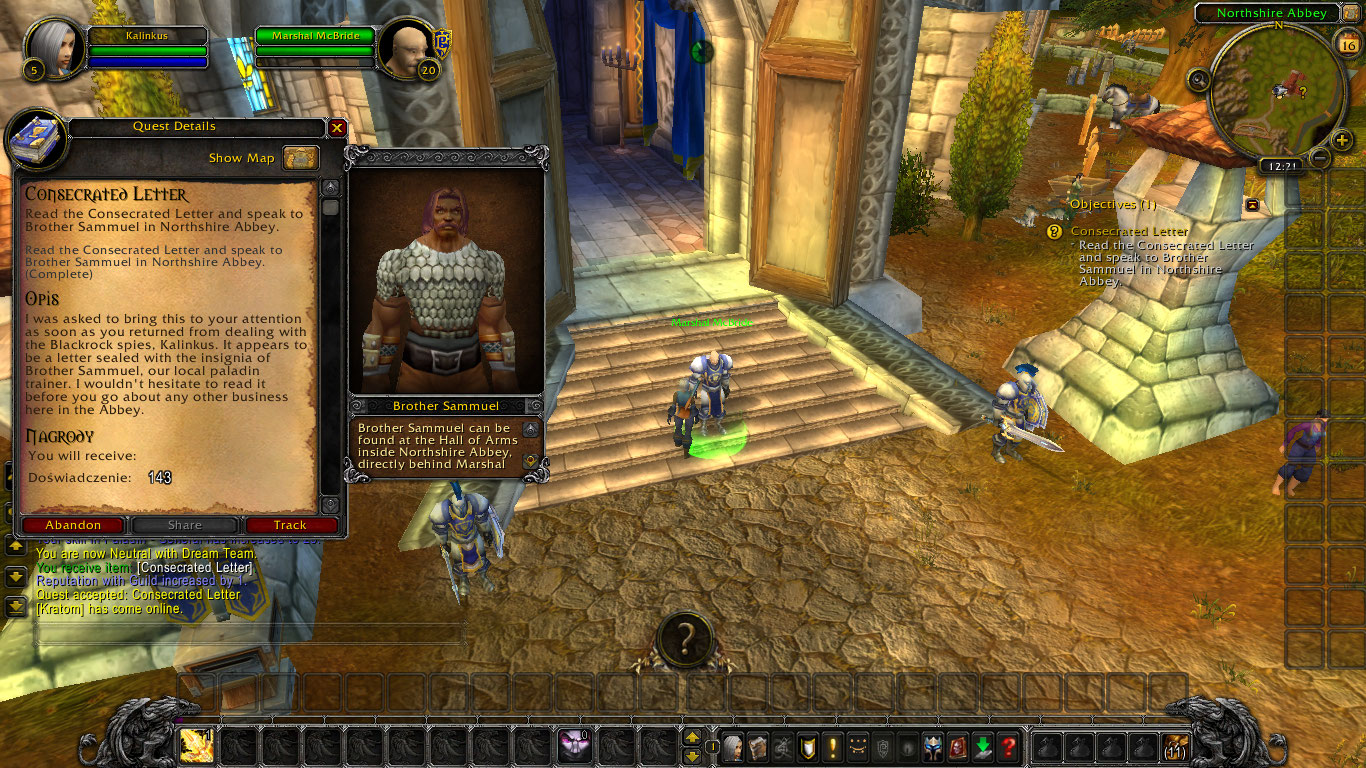The width and height of the screenshot is (1366, 768).
Task: Select the crossed-swords talents icon
Action: point(782,746)
